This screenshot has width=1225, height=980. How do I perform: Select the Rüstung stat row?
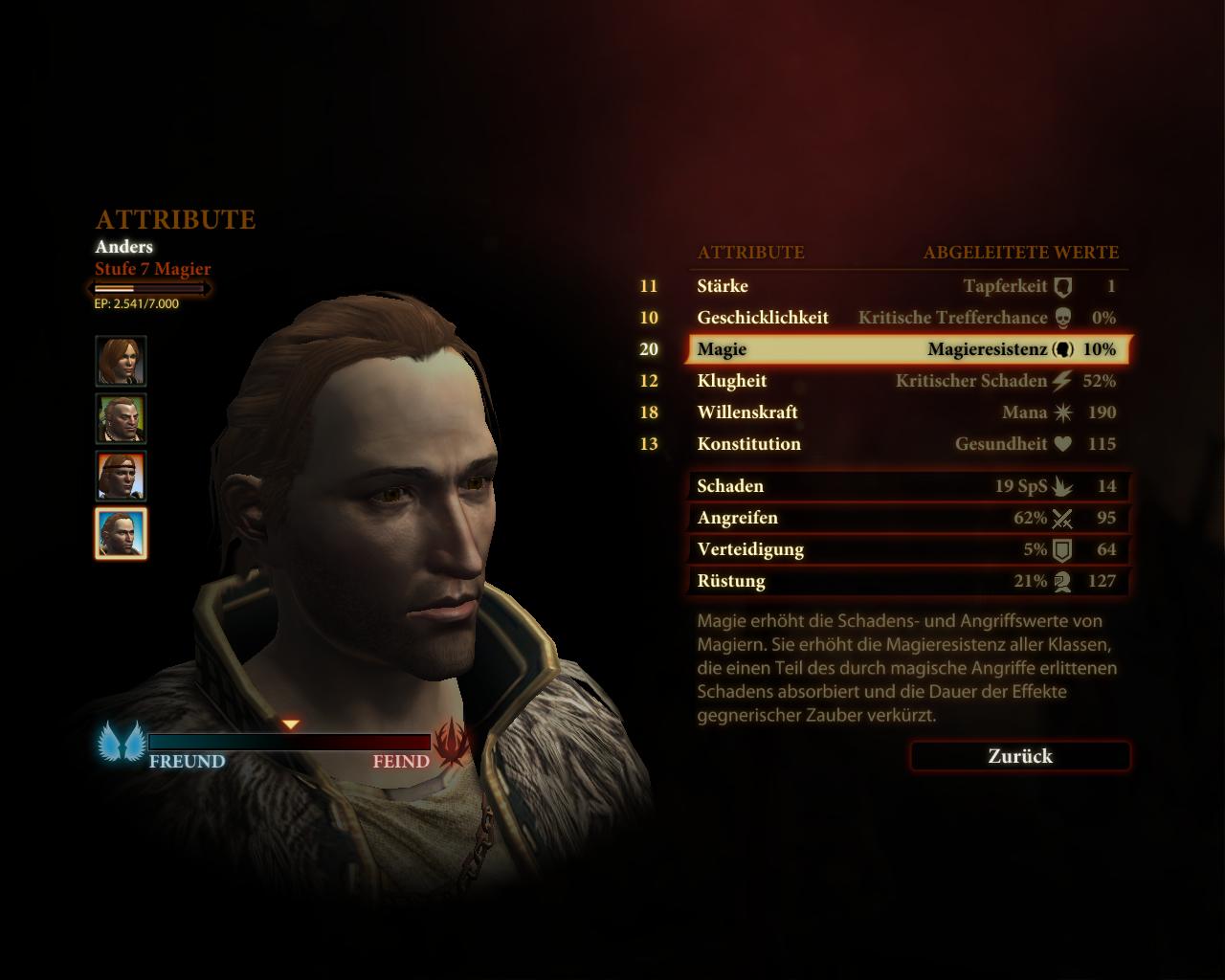pos(906,581)
